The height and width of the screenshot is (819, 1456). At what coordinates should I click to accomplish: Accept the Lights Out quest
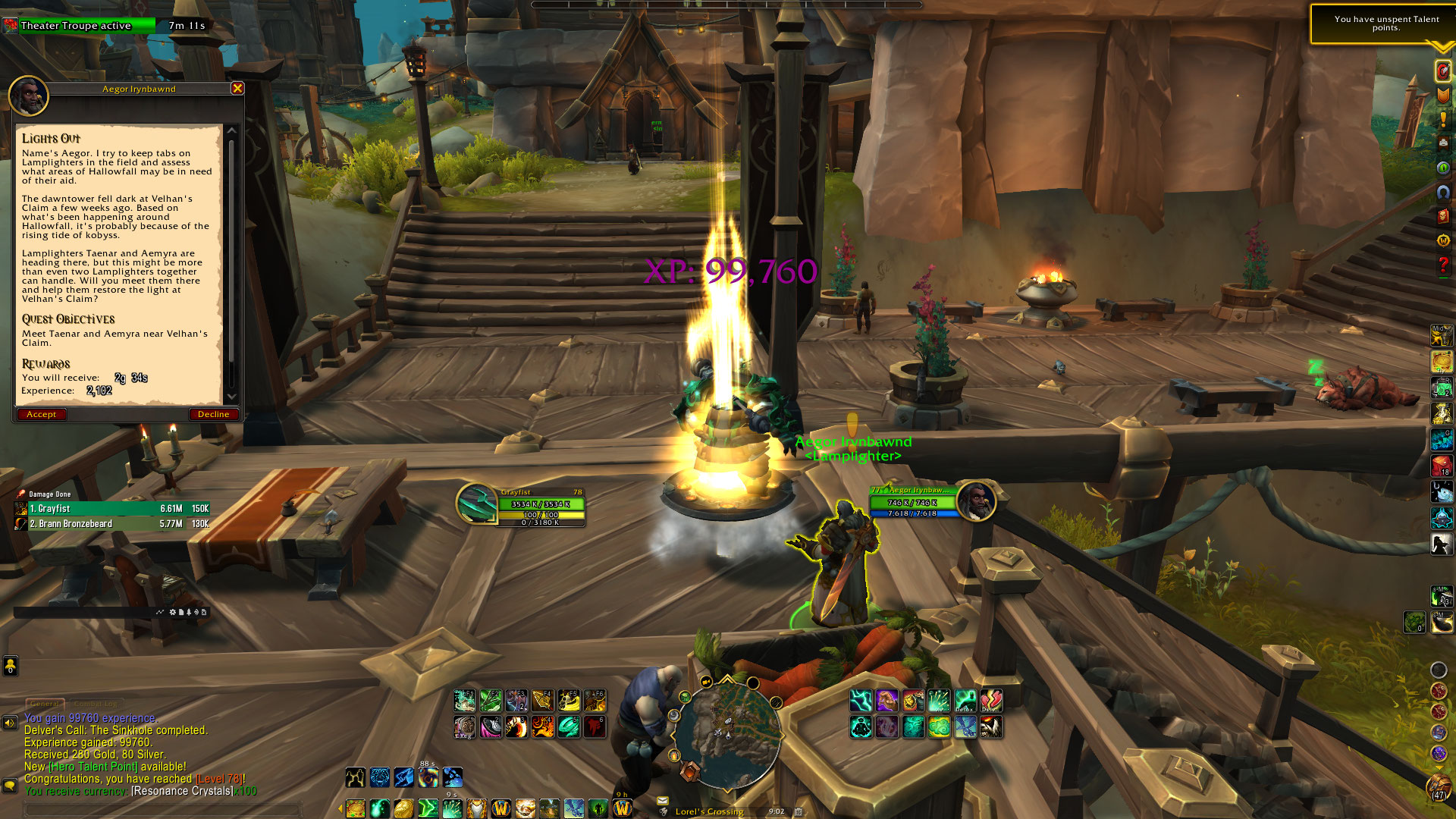pos(41,414)
